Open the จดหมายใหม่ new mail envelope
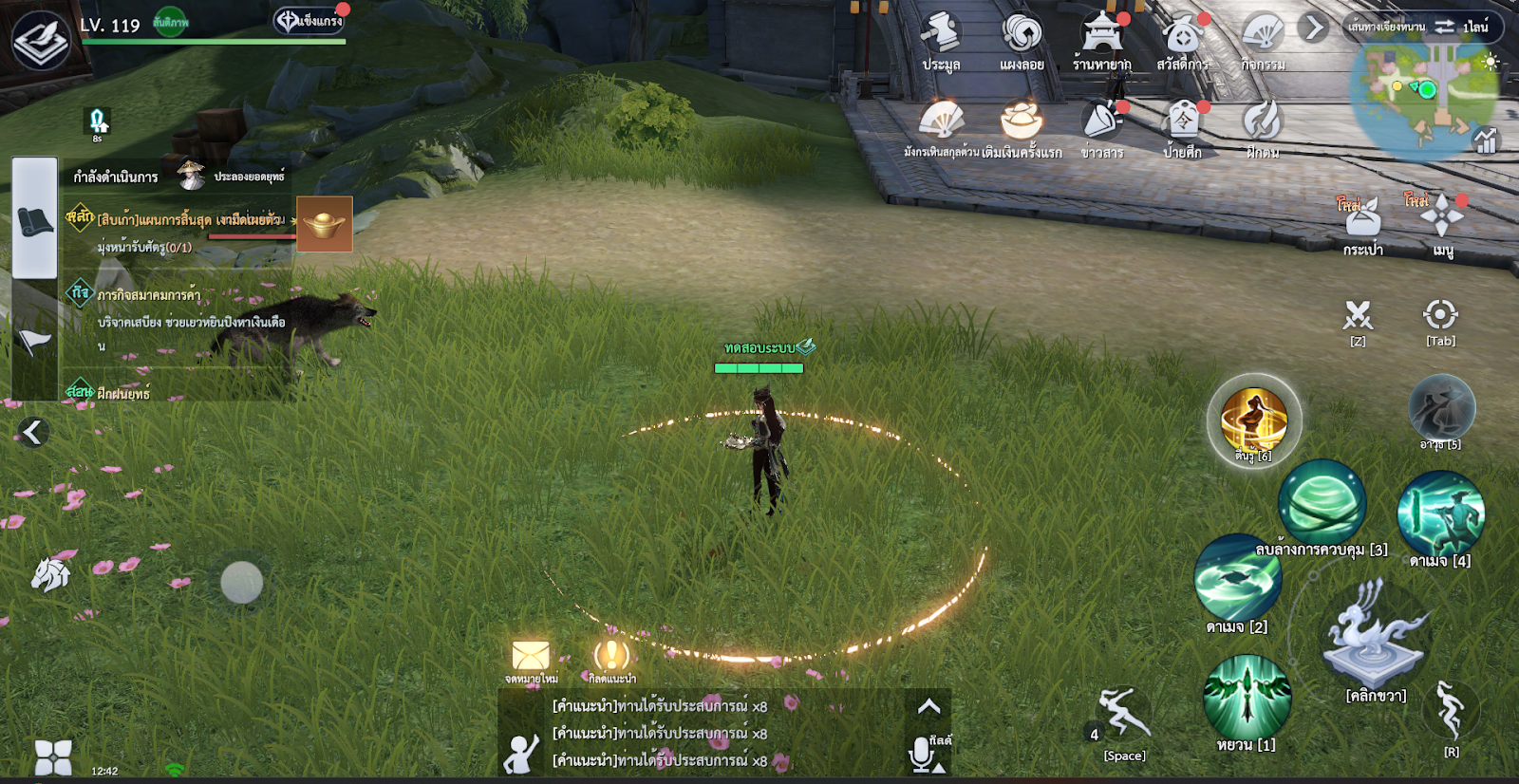This screenshot has height=784, width=1519. pyautogui.click(x=531, y=657)
